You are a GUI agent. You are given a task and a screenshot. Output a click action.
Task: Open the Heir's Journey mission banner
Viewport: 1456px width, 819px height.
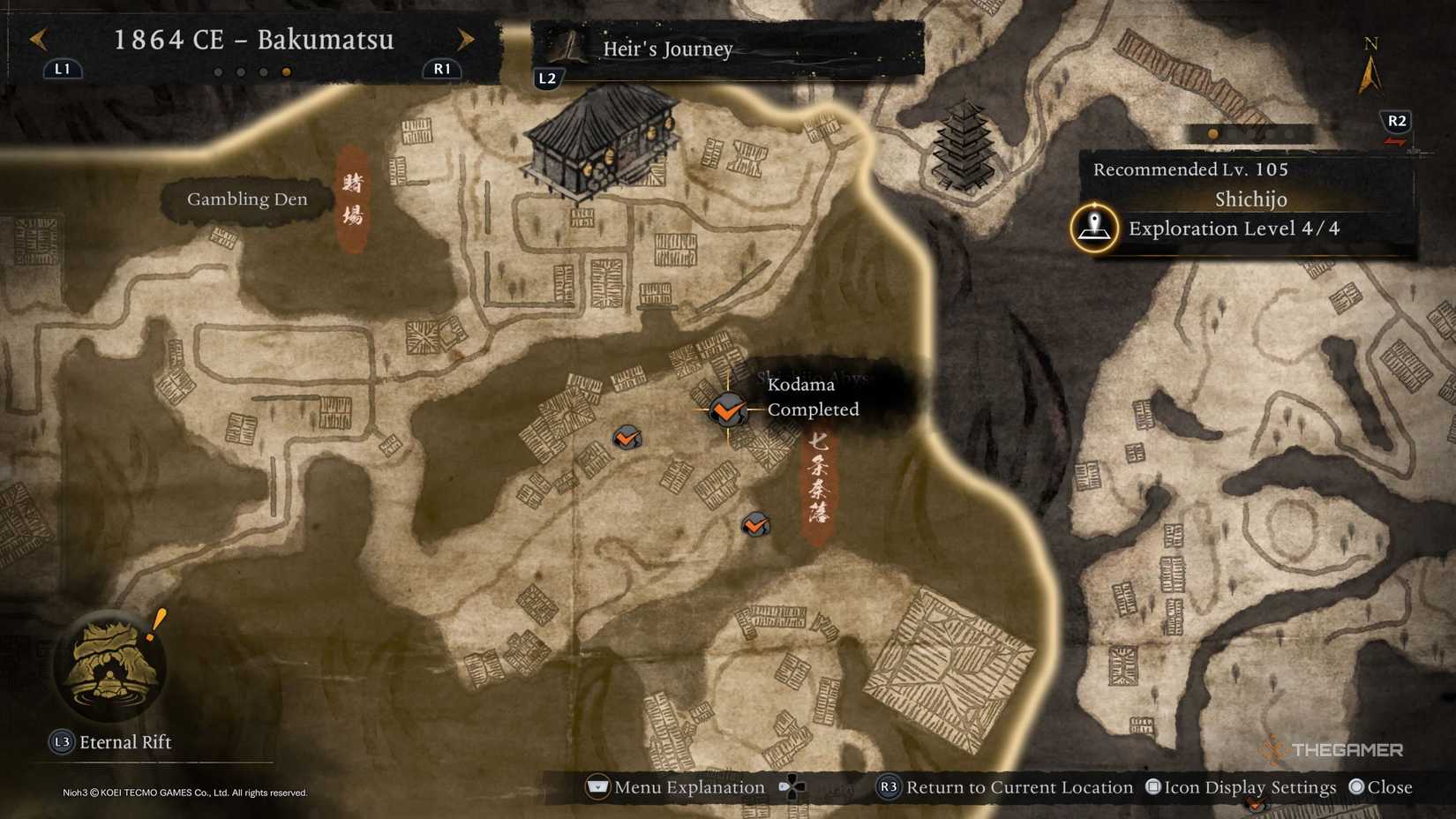[x=667, y=50]
